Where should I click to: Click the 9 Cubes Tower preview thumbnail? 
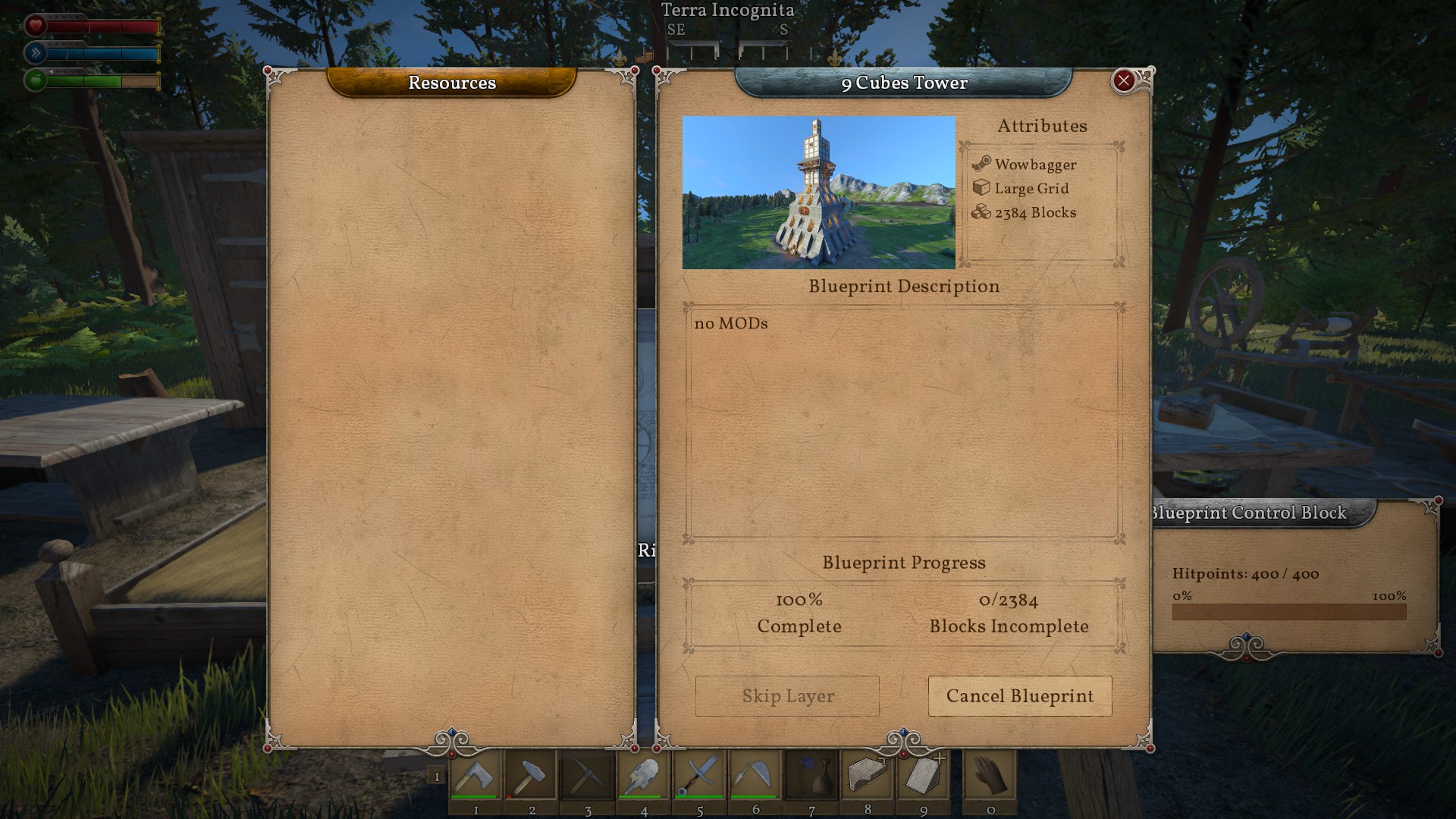pos(818,193)
